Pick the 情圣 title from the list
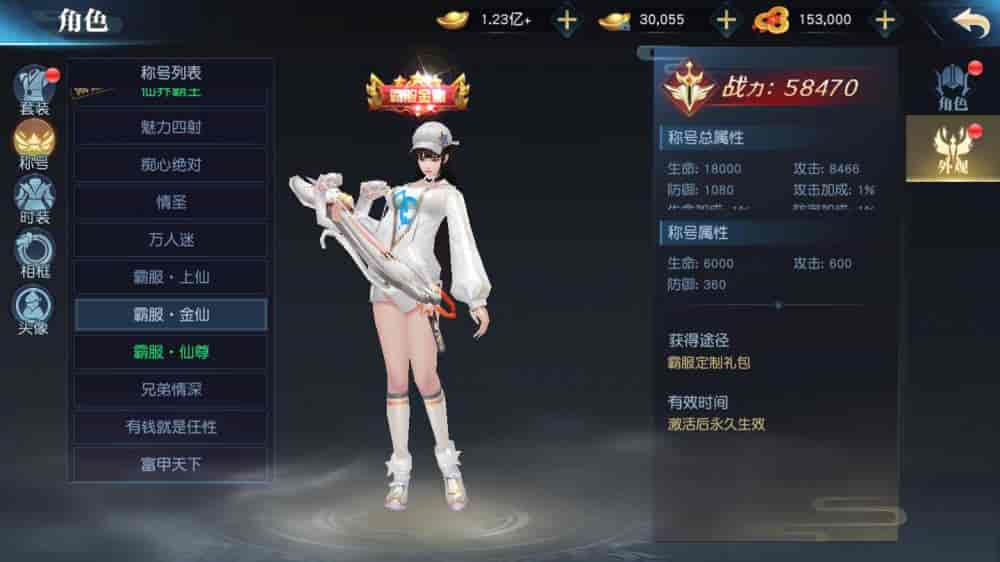 point(171,202)
